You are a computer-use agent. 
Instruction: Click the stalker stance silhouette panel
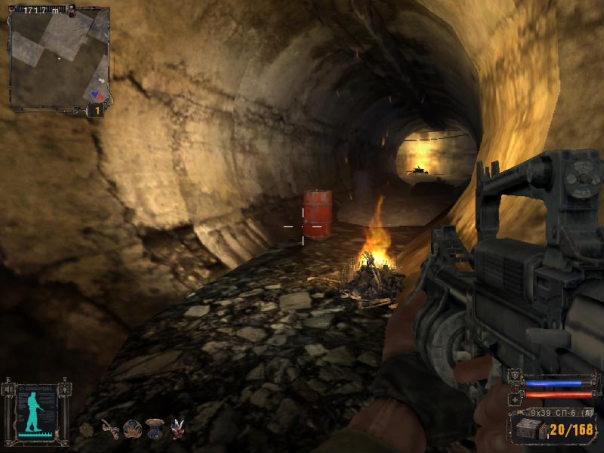tap(35, 411)
